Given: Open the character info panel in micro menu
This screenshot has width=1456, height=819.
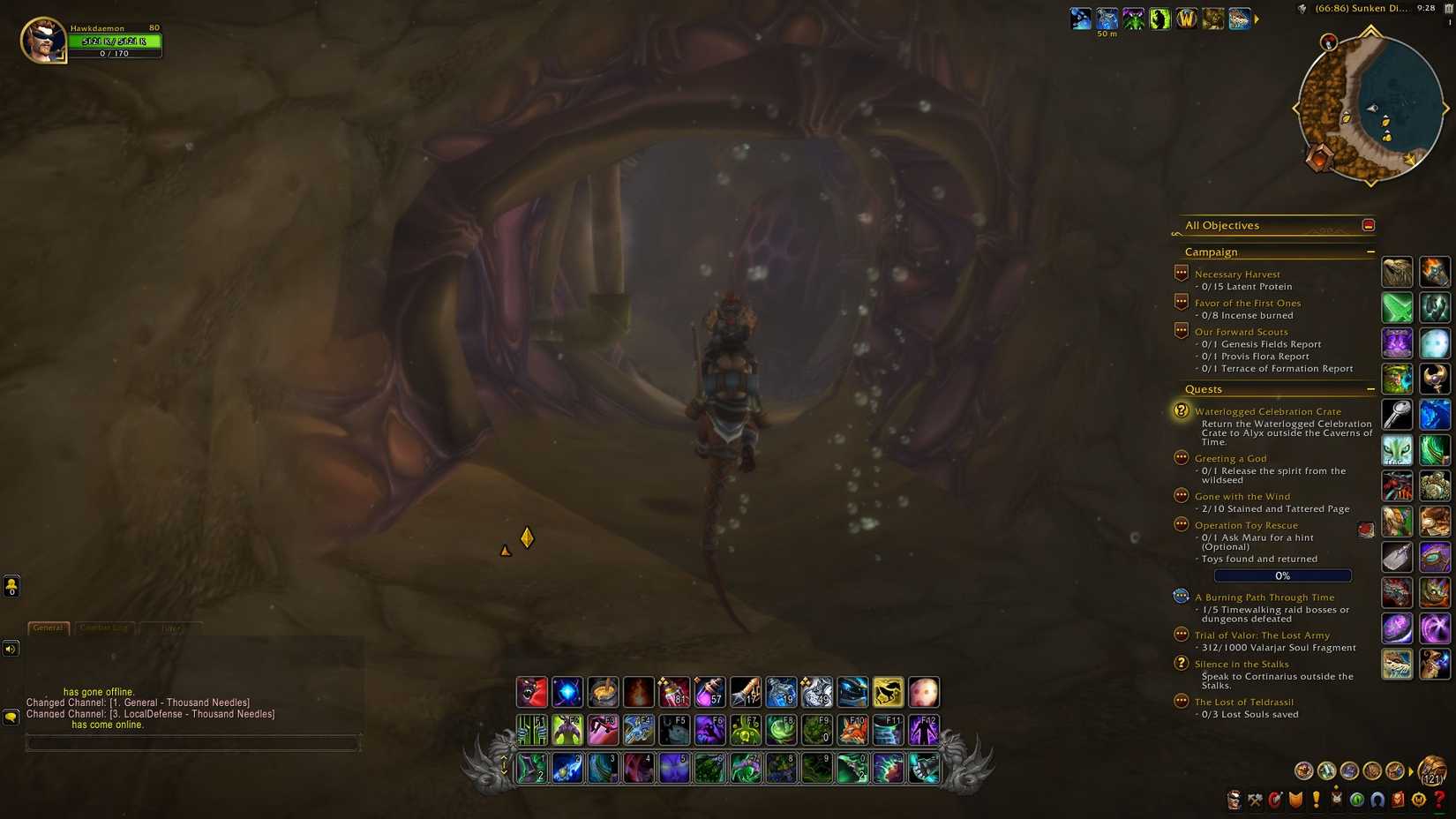Looking at the screenshot, I should point(1233,803).
